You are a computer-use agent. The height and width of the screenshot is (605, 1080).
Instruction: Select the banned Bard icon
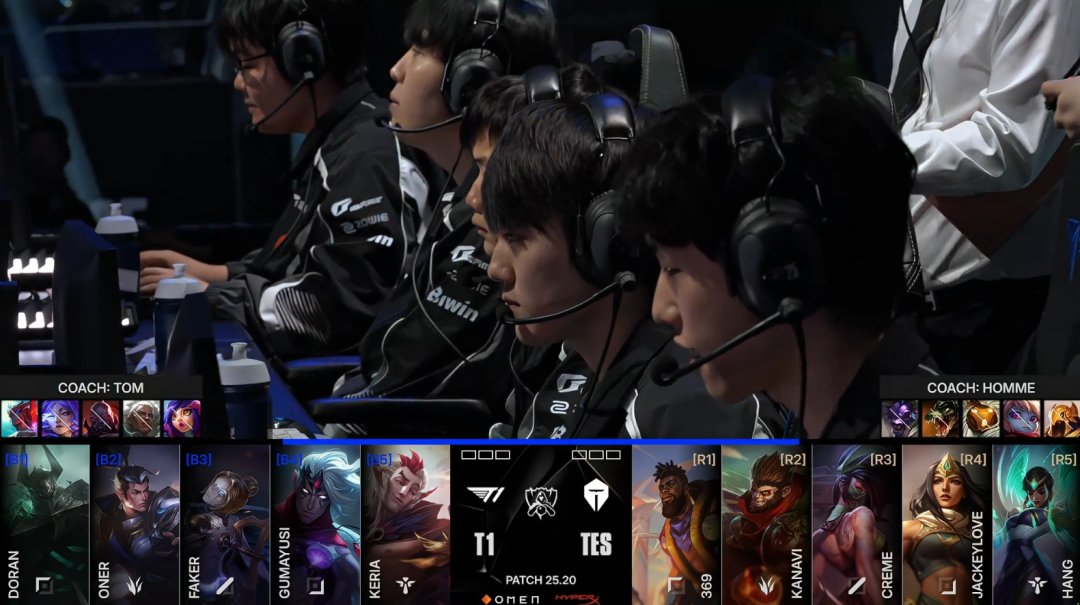pos(980,418)
